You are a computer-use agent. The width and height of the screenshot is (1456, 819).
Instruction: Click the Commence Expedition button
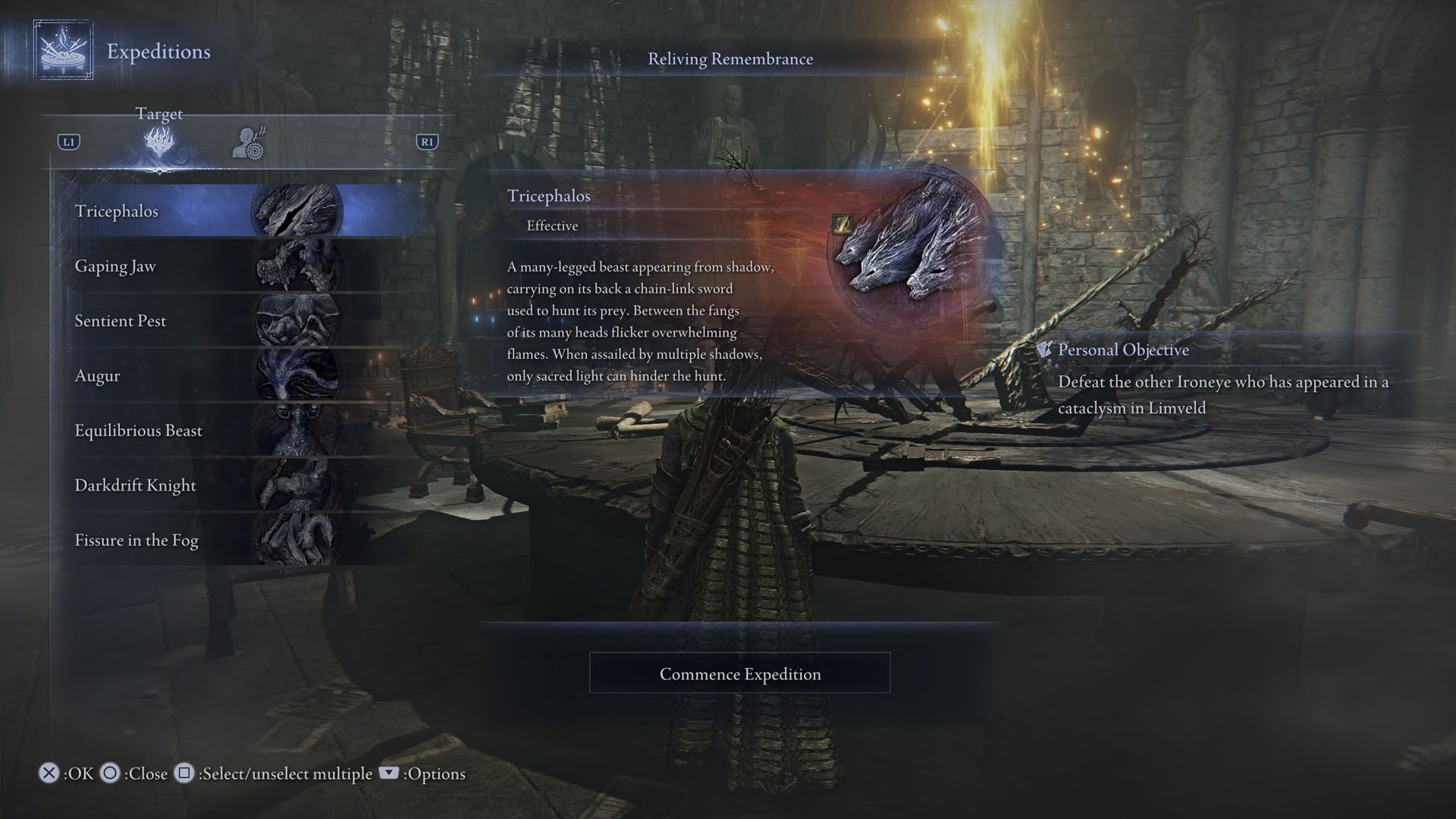tap(739, 673)
